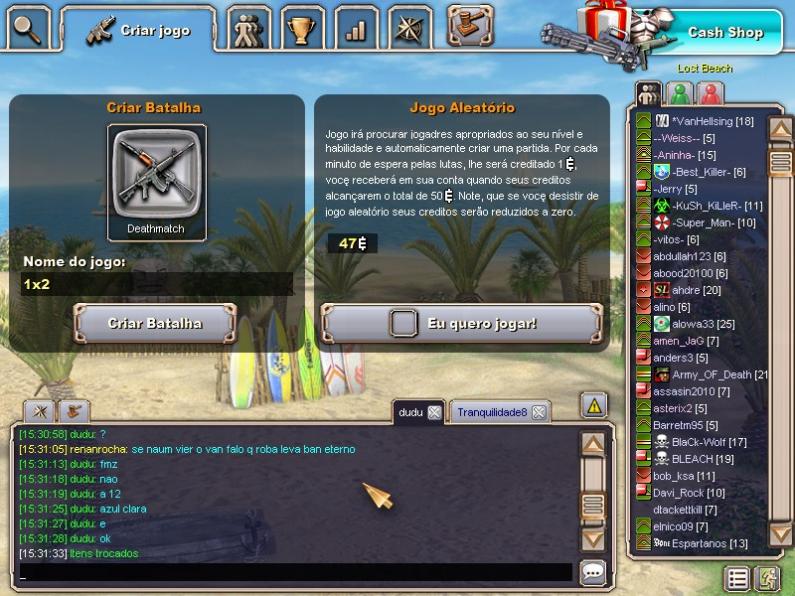Switch to the Tranquilidade8 chat tab

click(x=491, y=412)
